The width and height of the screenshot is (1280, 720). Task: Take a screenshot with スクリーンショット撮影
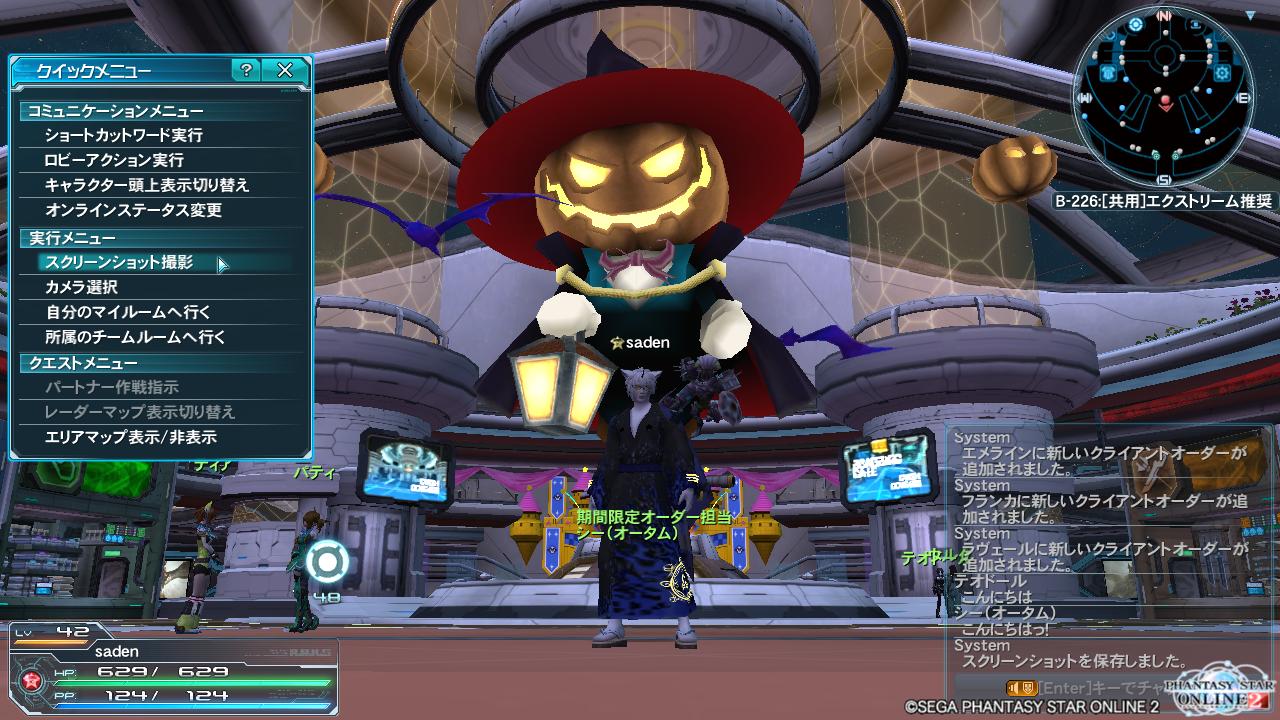coord(119,263)
